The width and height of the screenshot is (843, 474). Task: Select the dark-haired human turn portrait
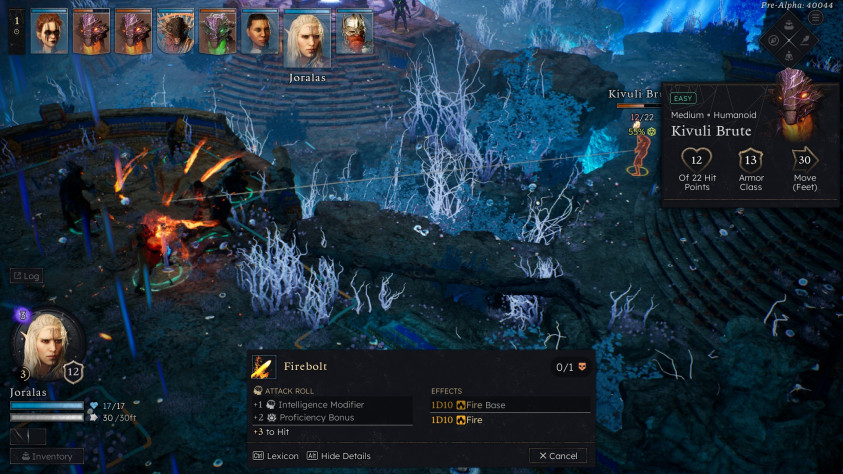coord(259,32)
